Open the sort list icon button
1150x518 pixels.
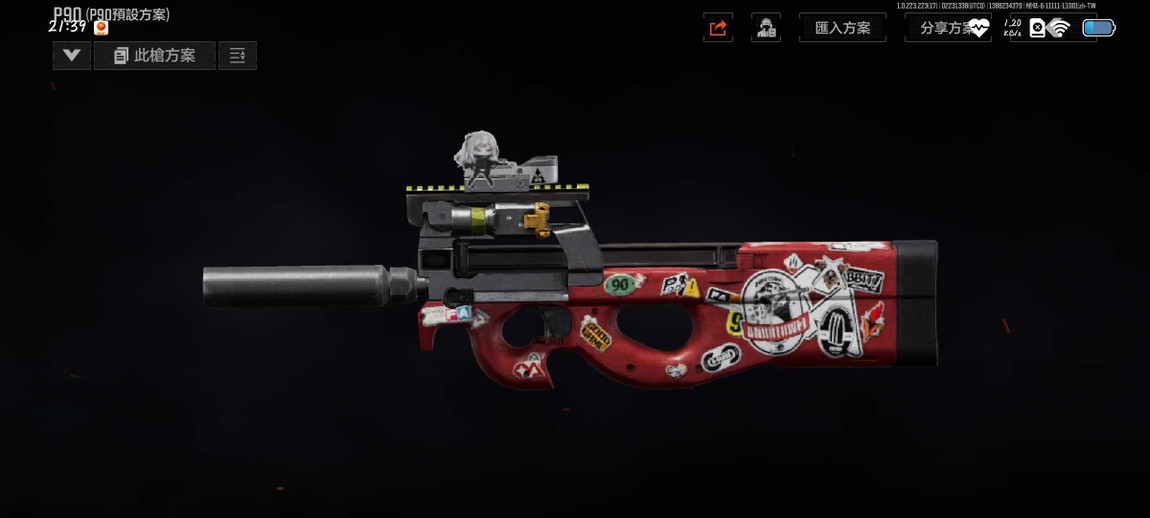[x=238, y=56]
